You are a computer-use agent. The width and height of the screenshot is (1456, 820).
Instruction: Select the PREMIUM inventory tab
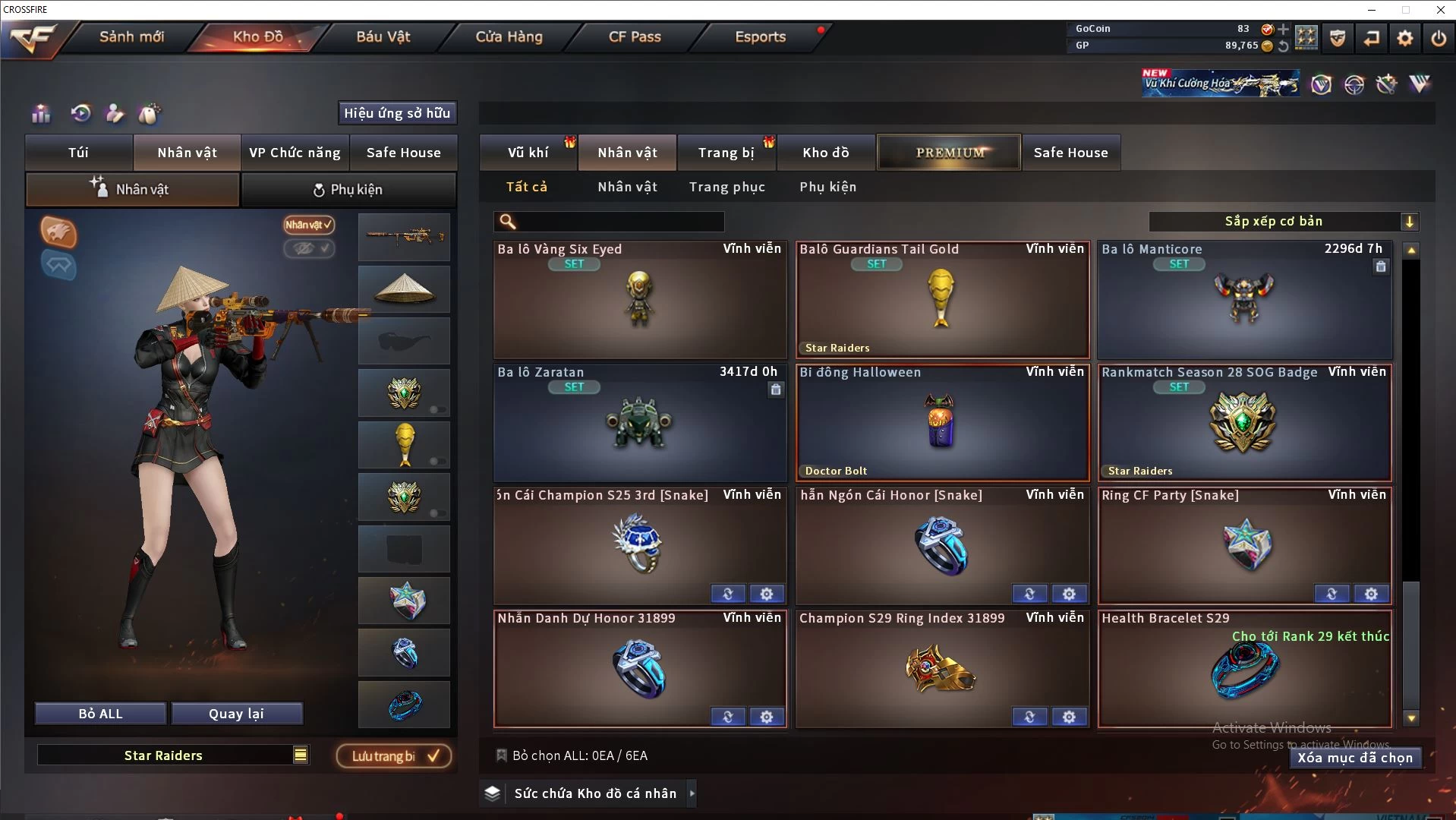[x=949, y=153]
